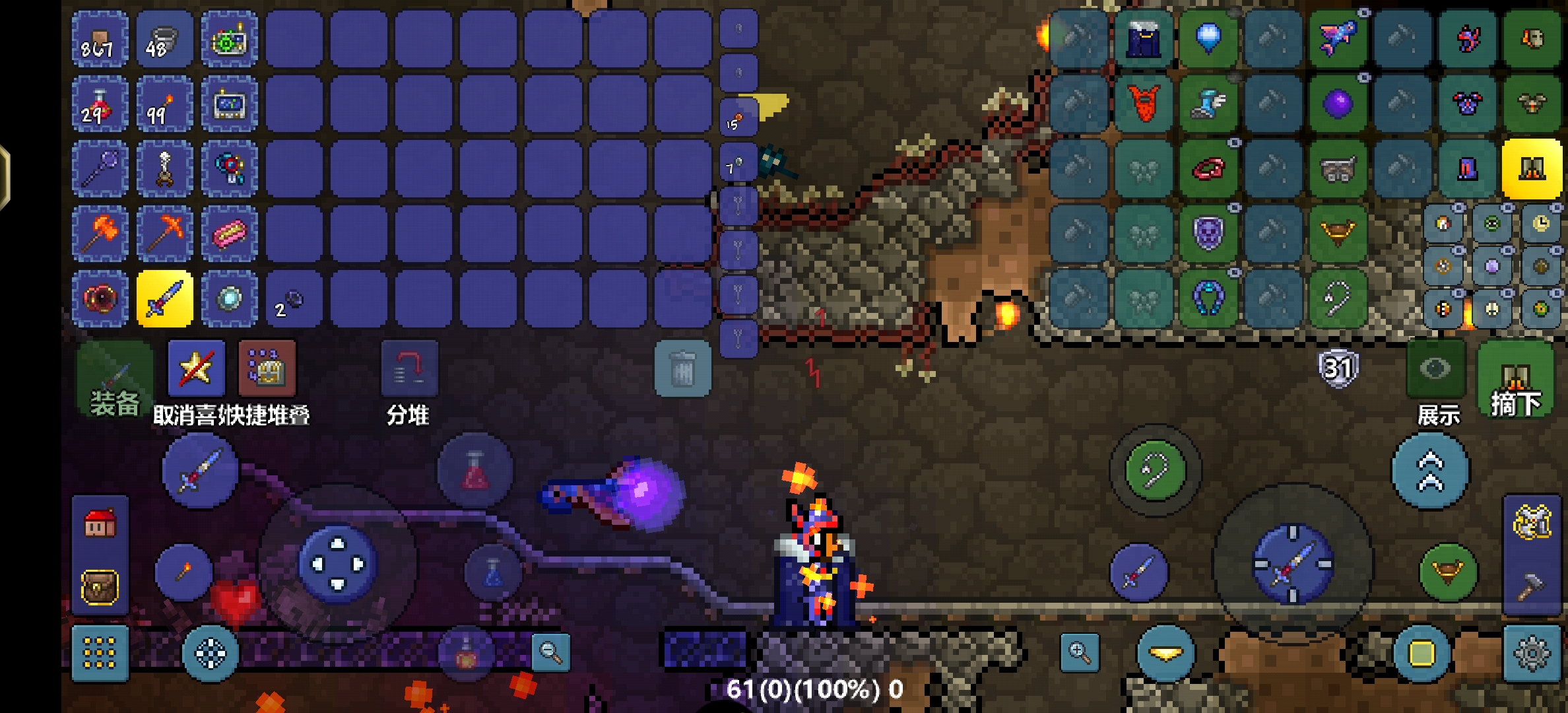1568x713 pixels.
Task: Toggle the 展示 eye visibility button
Action: coord(1435,368)
